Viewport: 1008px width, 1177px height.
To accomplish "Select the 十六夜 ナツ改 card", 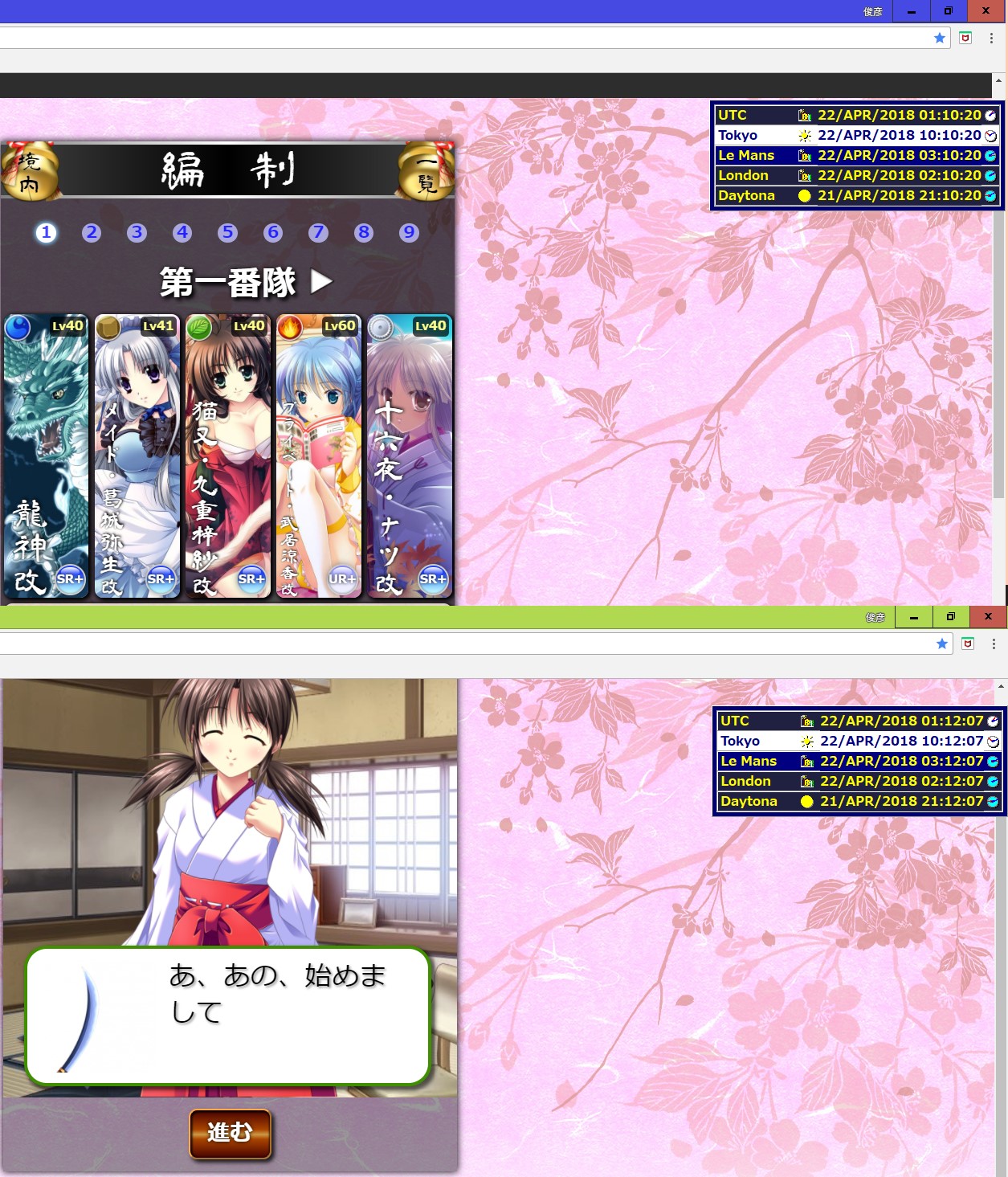I will point(409,456).
